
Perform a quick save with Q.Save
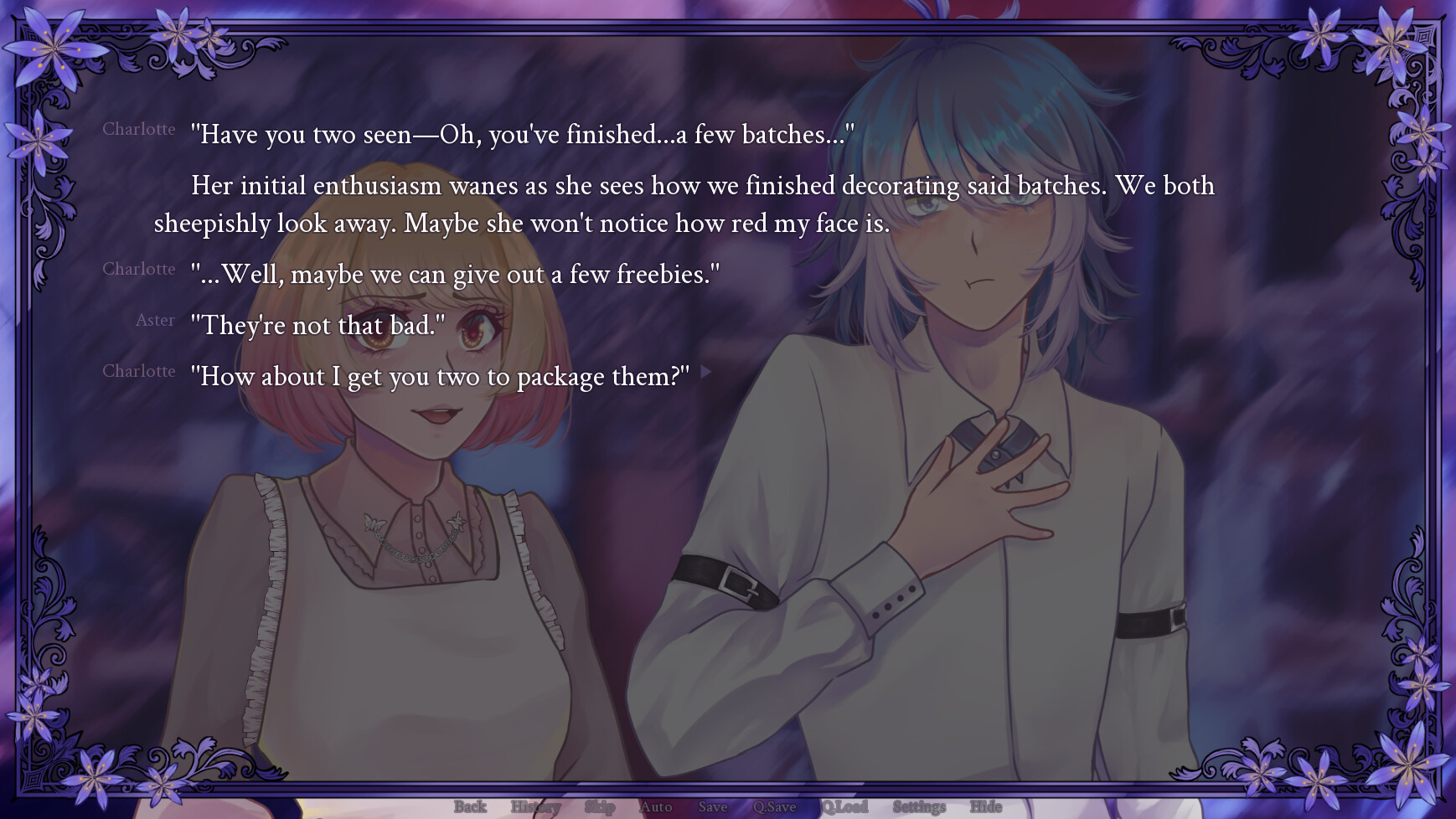(776, 806)
